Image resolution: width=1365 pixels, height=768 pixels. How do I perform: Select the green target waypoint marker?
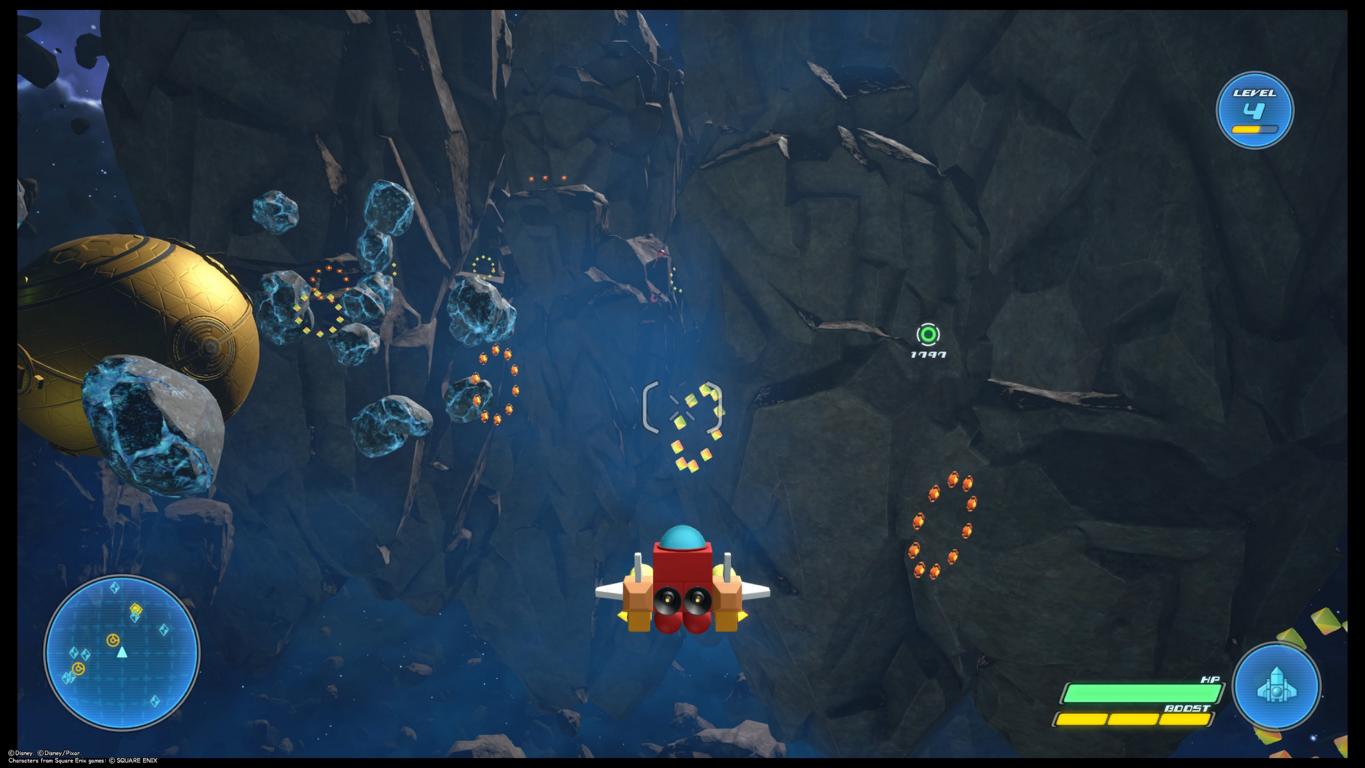(x=928, y=335)
